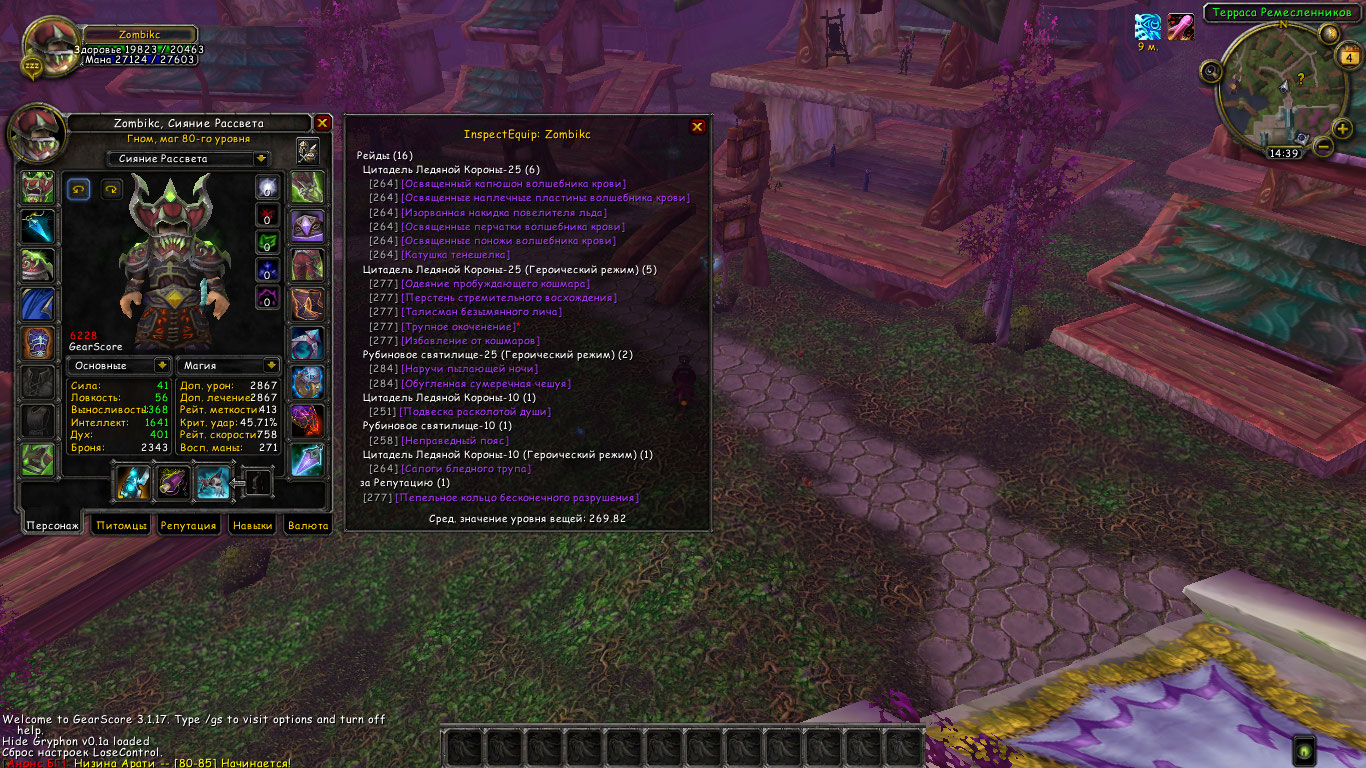1366x768 pixels.
Task: Rotate the character model left
Action: click(78, 188)
